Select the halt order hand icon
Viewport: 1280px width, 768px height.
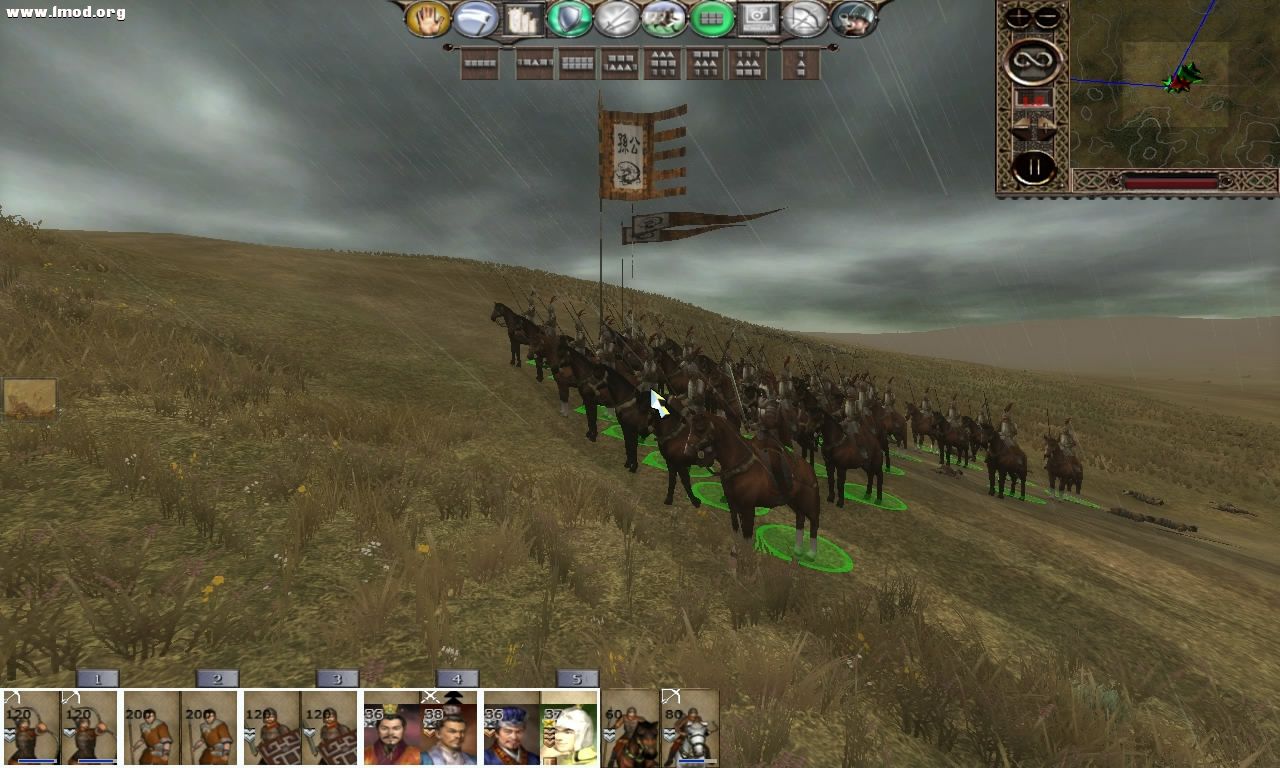click(x=427, y=22)
